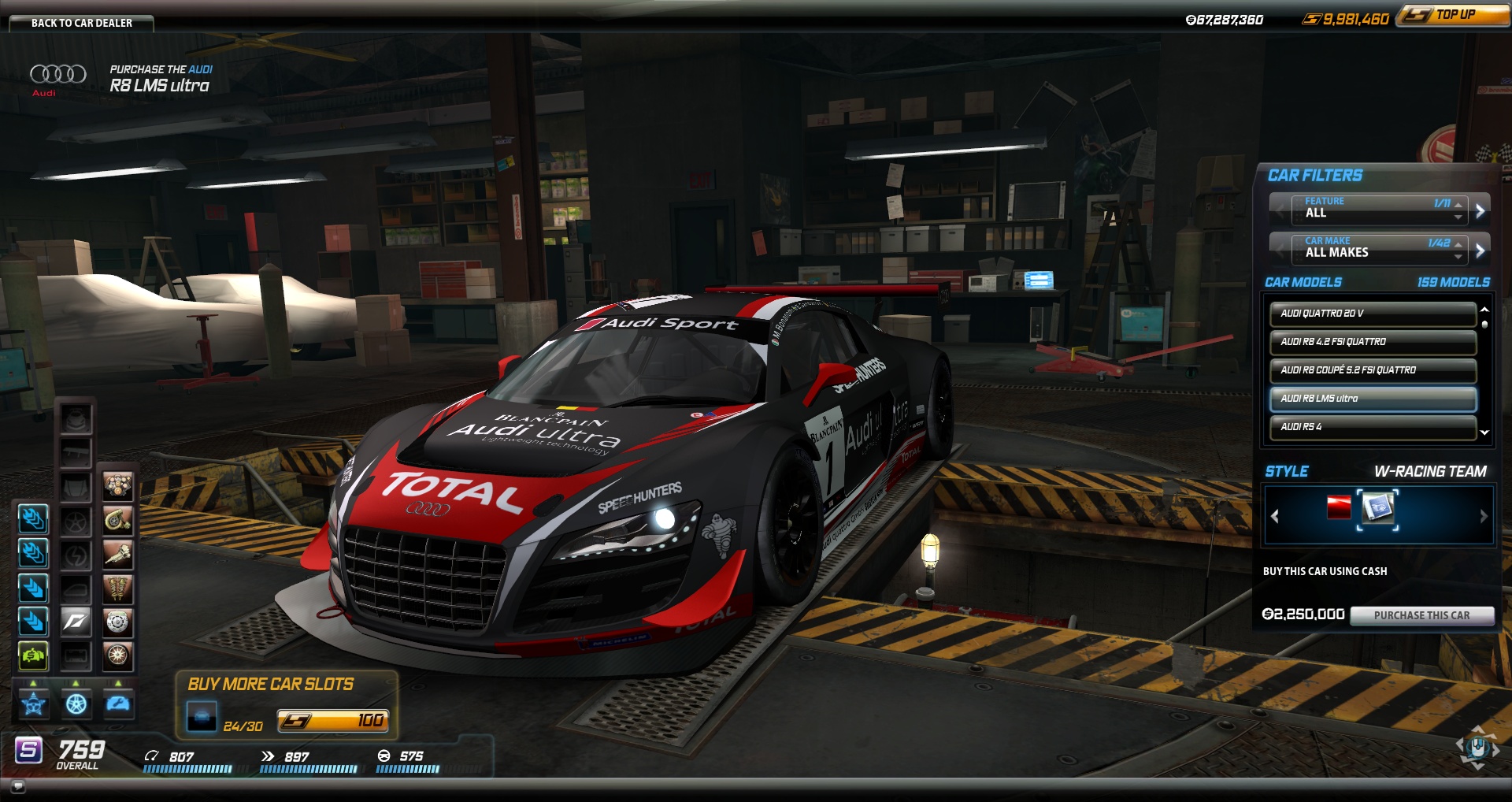The width and height of the screenshot is (1512, 802).
Task: Open the turbocharger performance part slot
Action: [x=117, y=519]
